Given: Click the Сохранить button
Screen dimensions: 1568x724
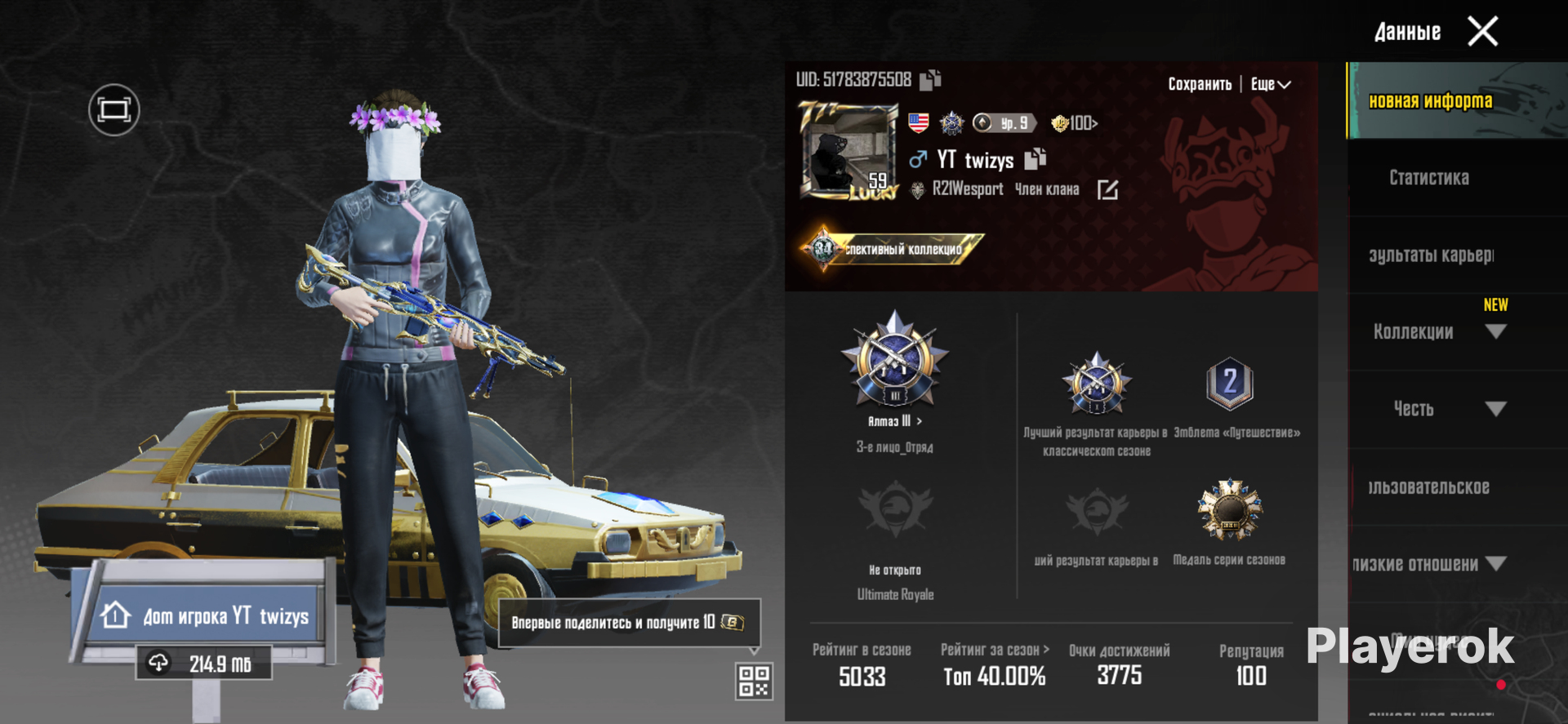Looking at the screenshot, I should click(1199, 84).
